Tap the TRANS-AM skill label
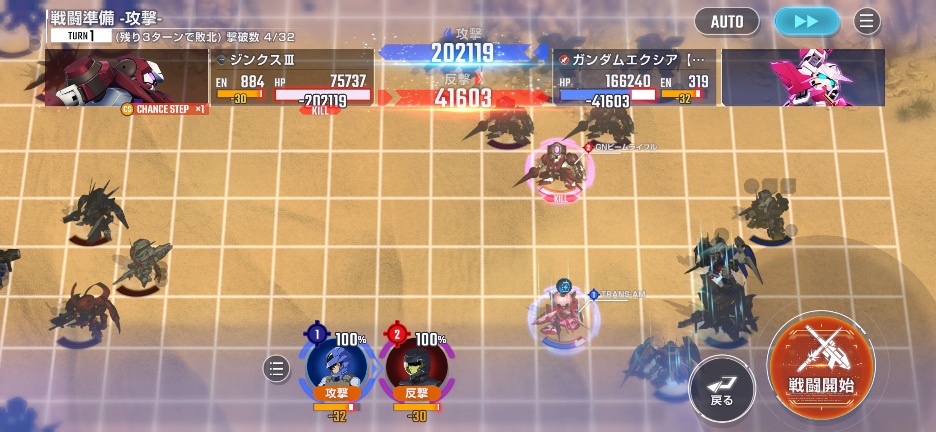936x432 pixels. click(623, 294)
